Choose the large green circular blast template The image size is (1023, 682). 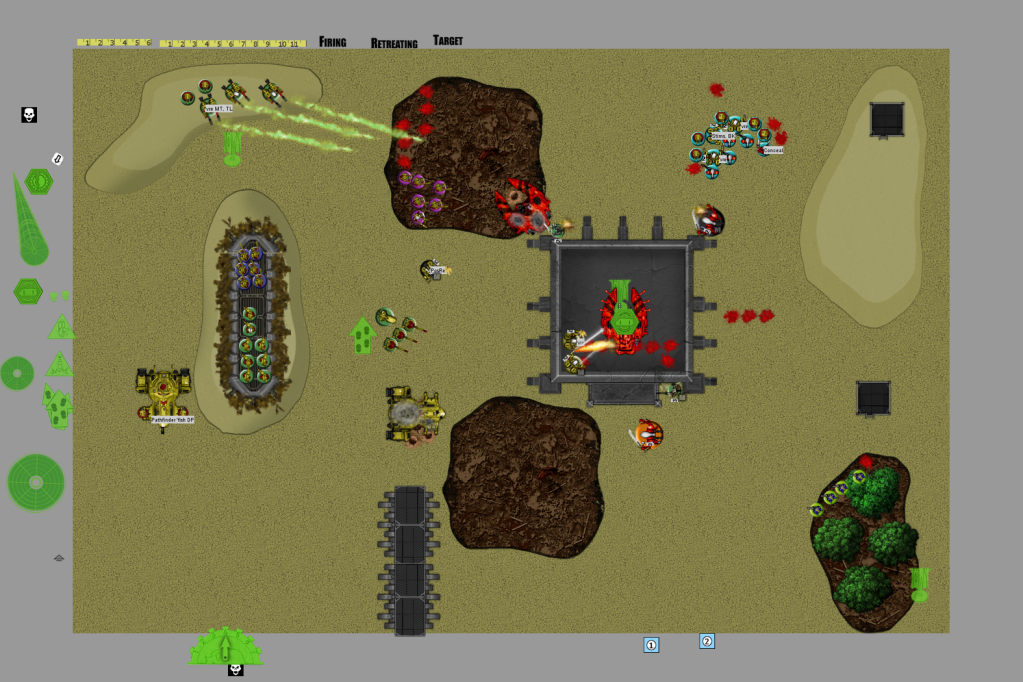point(35,483)
